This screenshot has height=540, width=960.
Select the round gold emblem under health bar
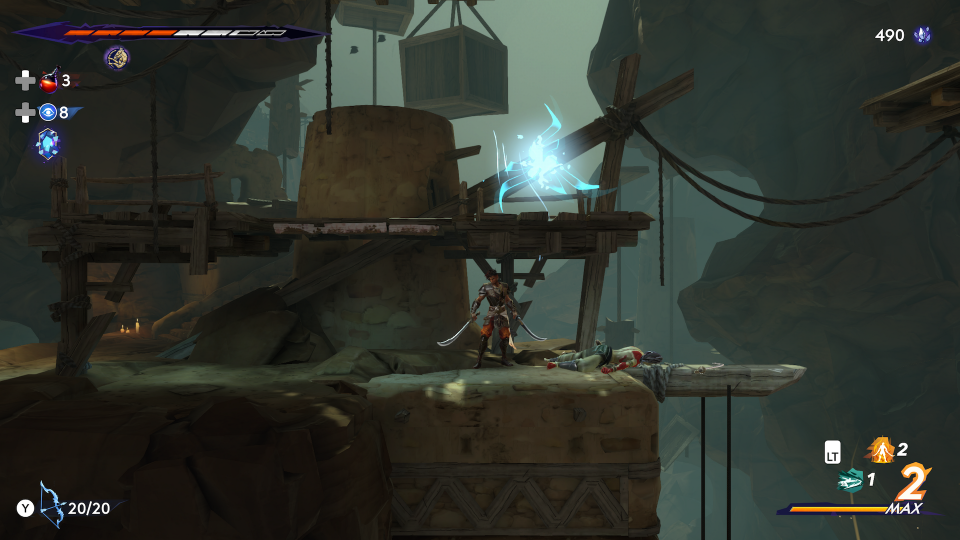(x=116, y=58)
